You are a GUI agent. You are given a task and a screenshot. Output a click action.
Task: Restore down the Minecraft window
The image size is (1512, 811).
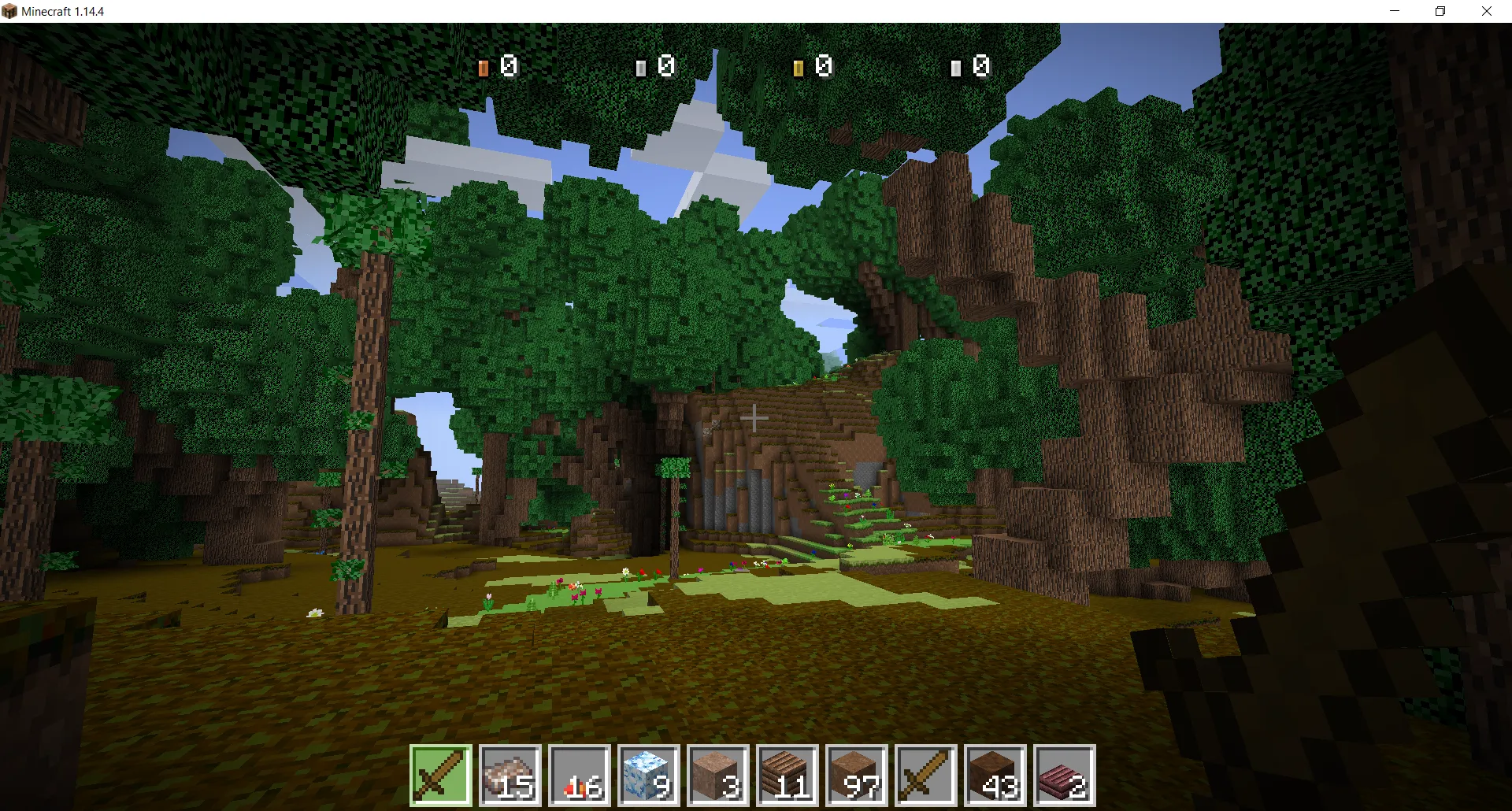pos(1441,11)
